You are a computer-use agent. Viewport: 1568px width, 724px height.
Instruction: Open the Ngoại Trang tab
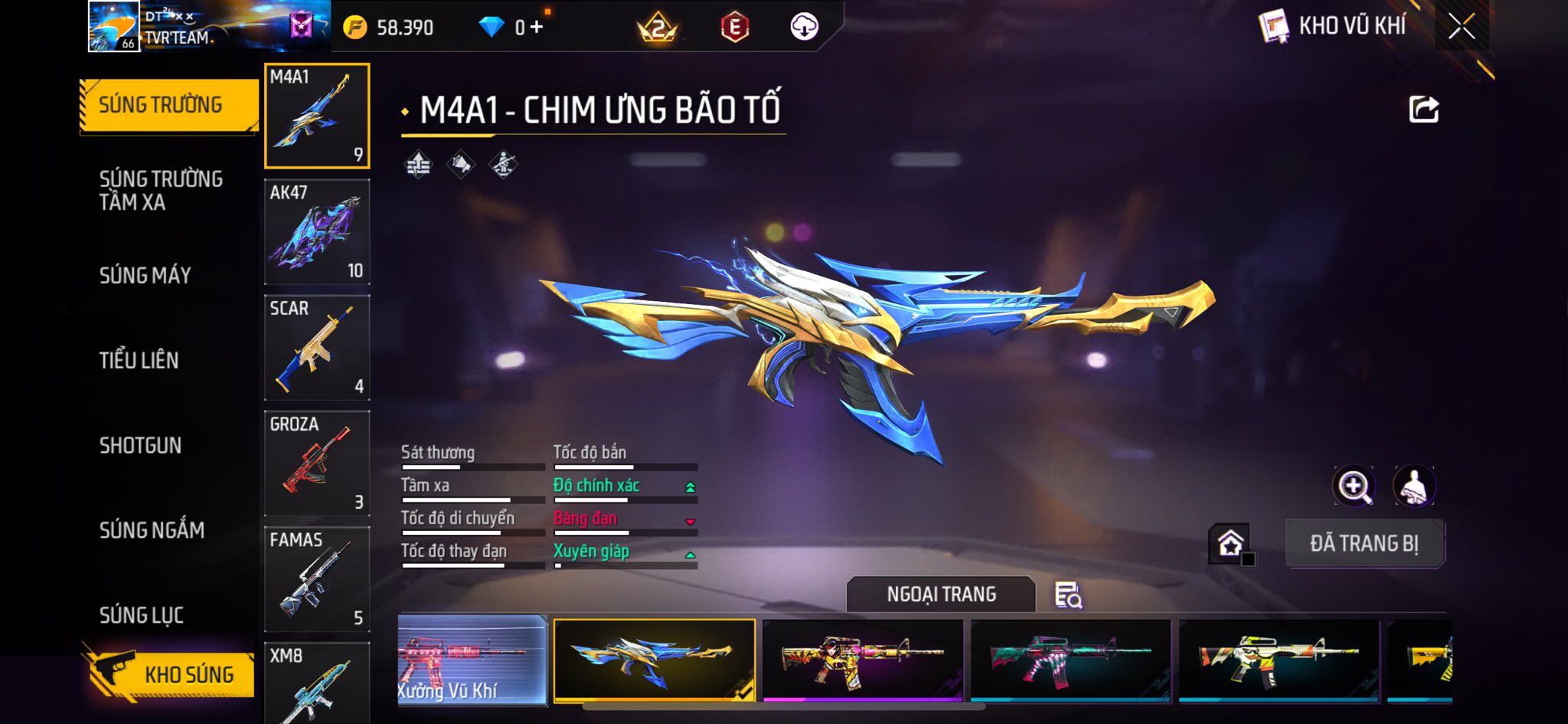(x=941, y=595)
